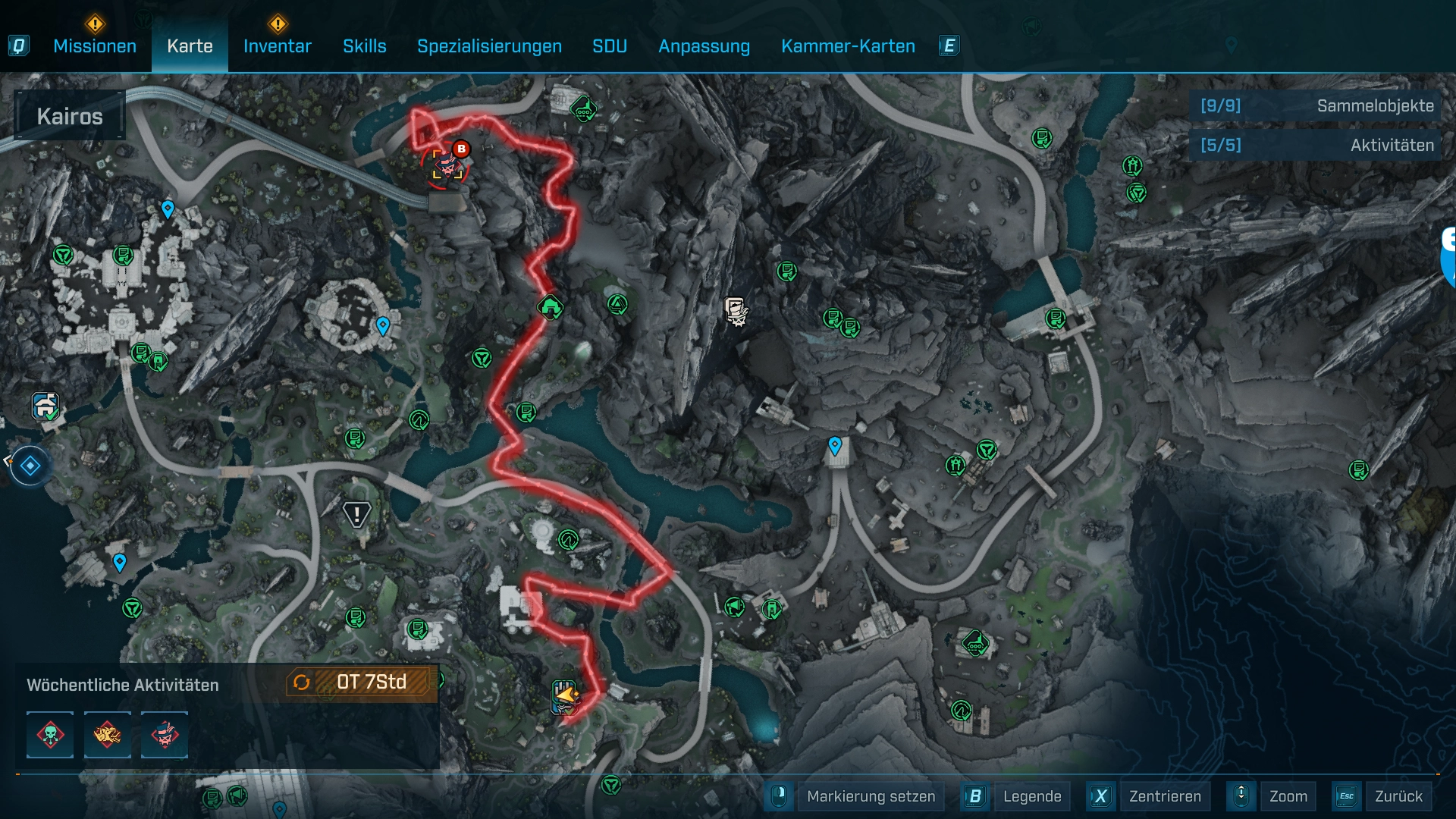
Task: Switch to the Anpassung tab
Action: point(704,46)
